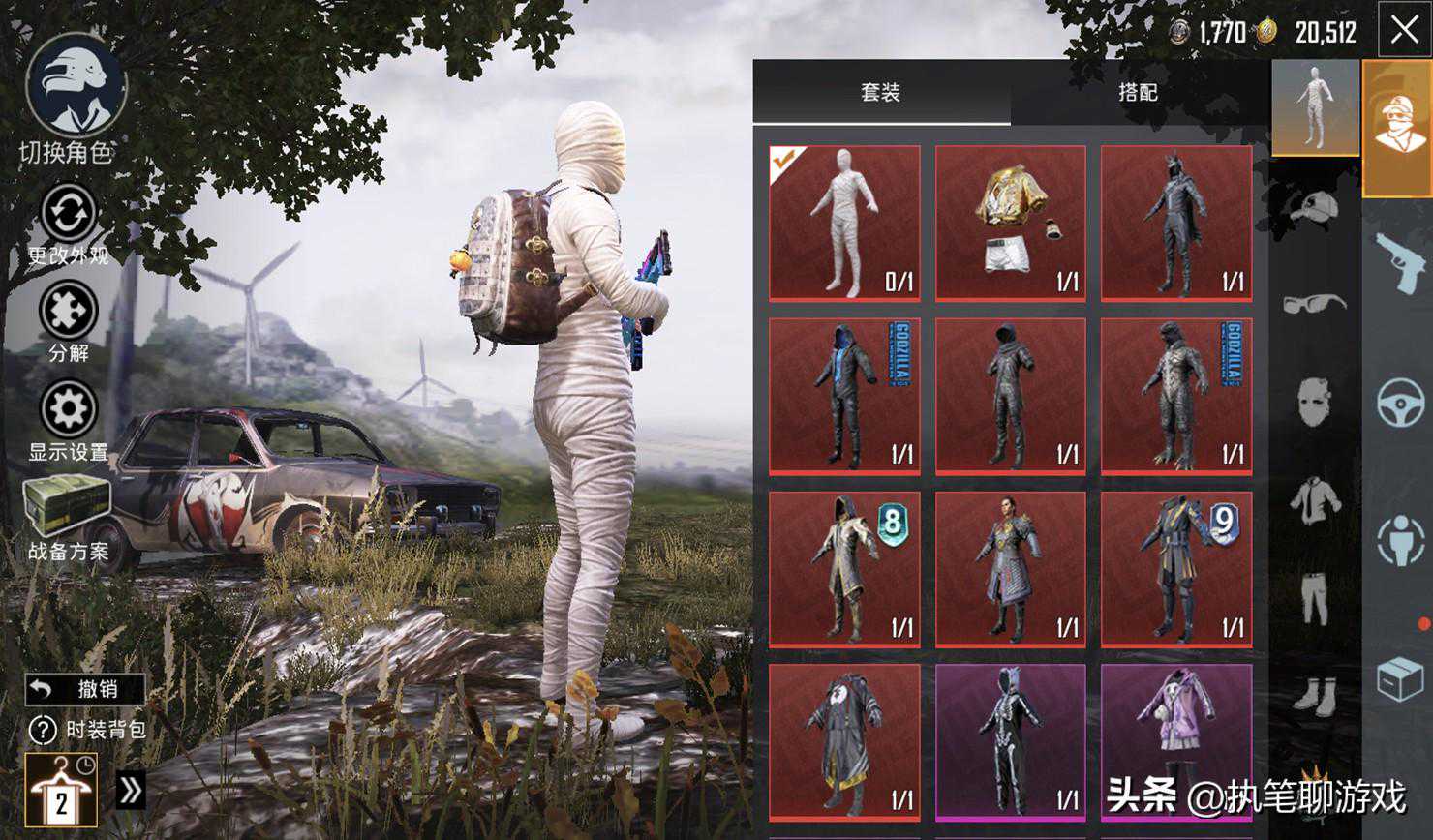The height and width of the screenshot is (840, 1433).
Task: Pick the hooded outfit with number 8 badge
Action: click(844, 568)
